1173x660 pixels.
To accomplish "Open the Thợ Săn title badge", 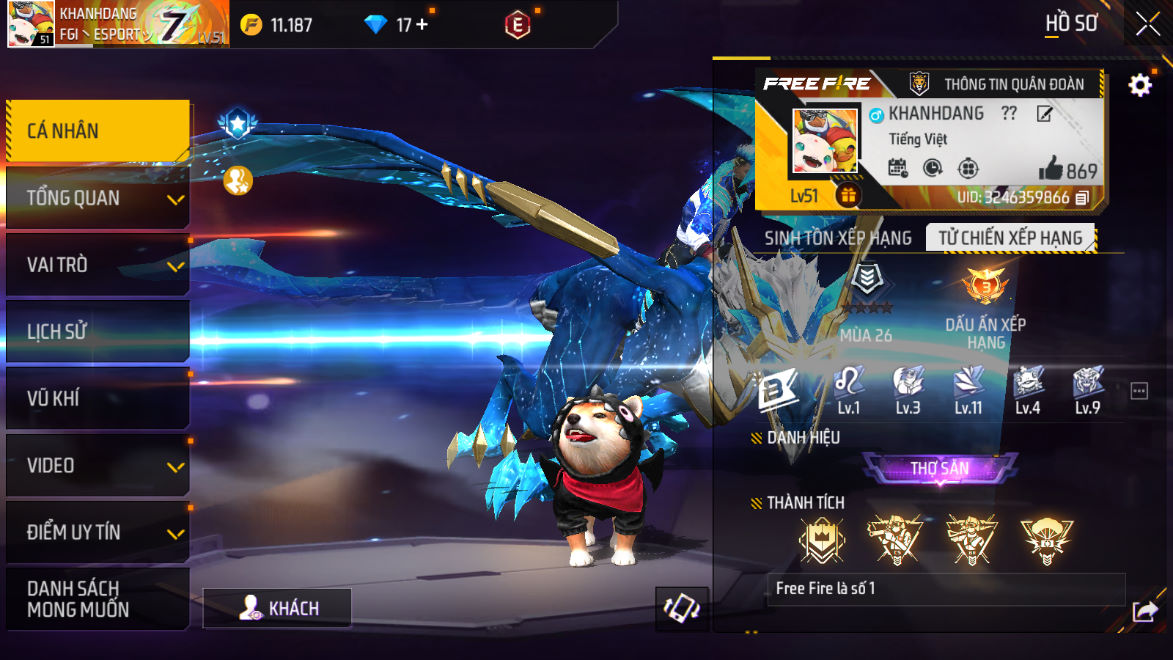I will (940, 468).
